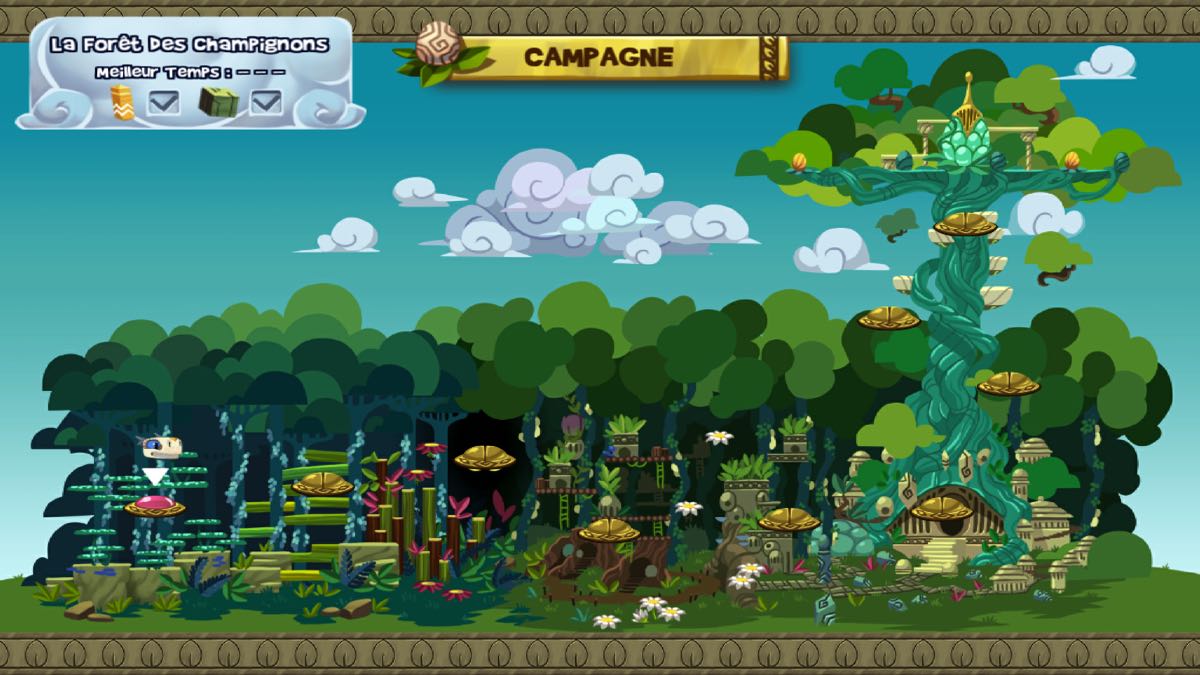Pick the golden level node on the tree-stump hut
This screenshot has height=675, width=1200.
tap(608, 530)
